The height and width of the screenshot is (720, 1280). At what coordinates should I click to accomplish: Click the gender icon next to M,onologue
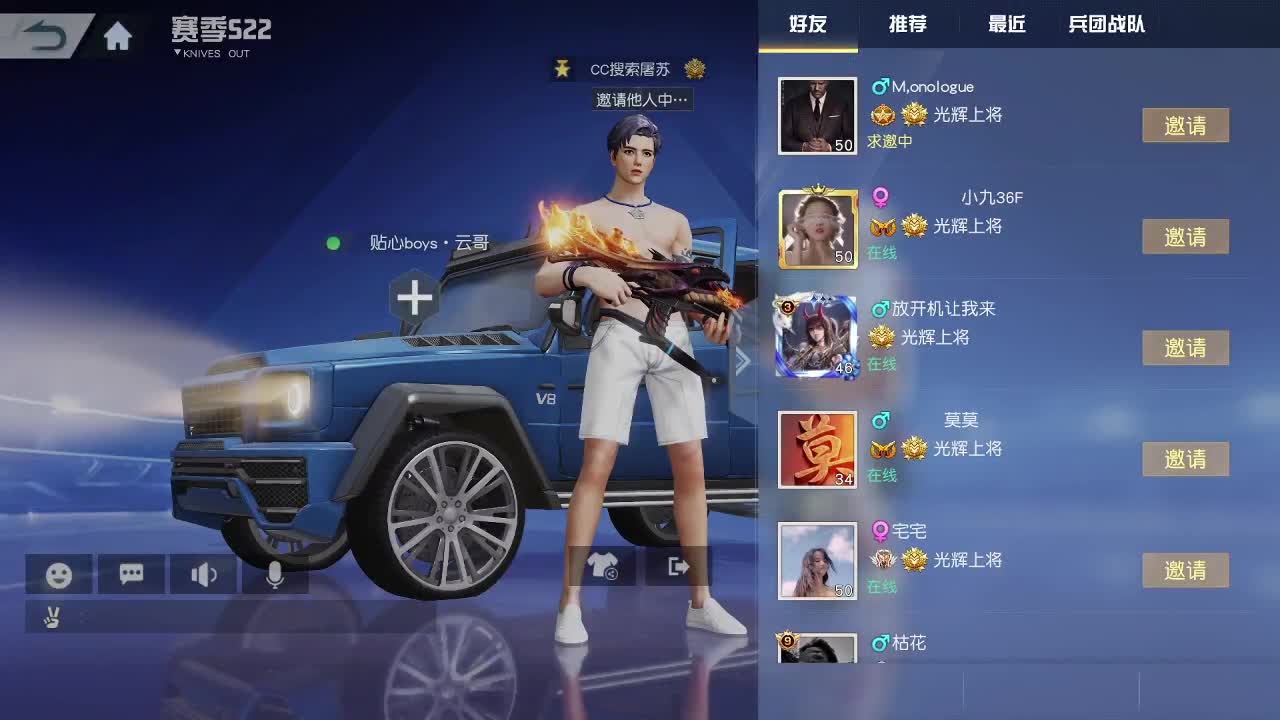880,87
